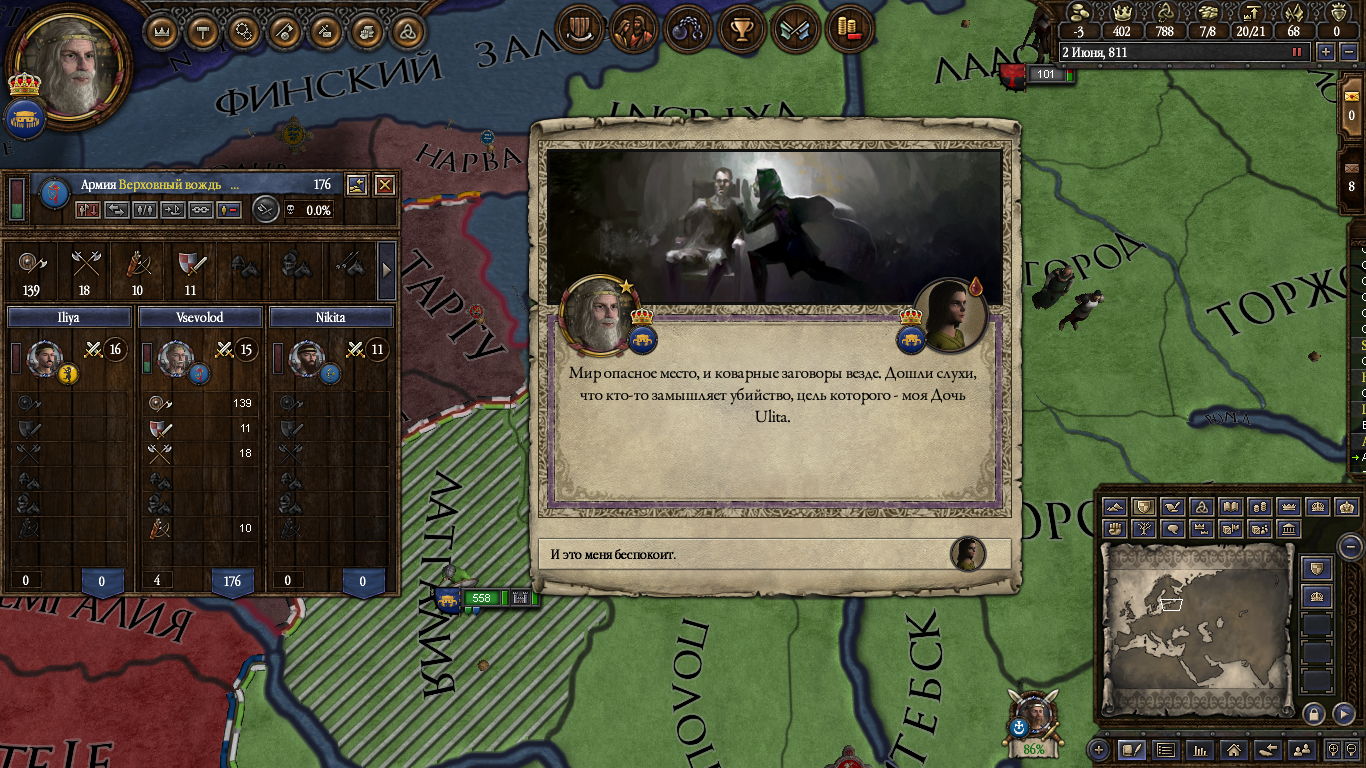Click the house icon below the minimap
This screenshot has width=1366, height=768.
pyautogui.click(x=1234, y=749)
